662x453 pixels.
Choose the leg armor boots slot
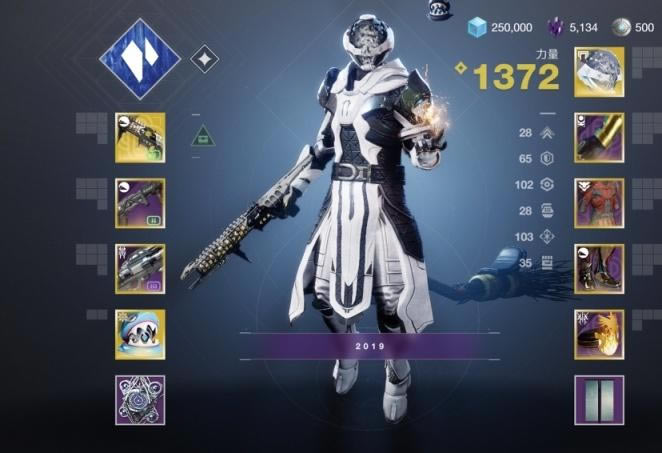coord(599,268)
